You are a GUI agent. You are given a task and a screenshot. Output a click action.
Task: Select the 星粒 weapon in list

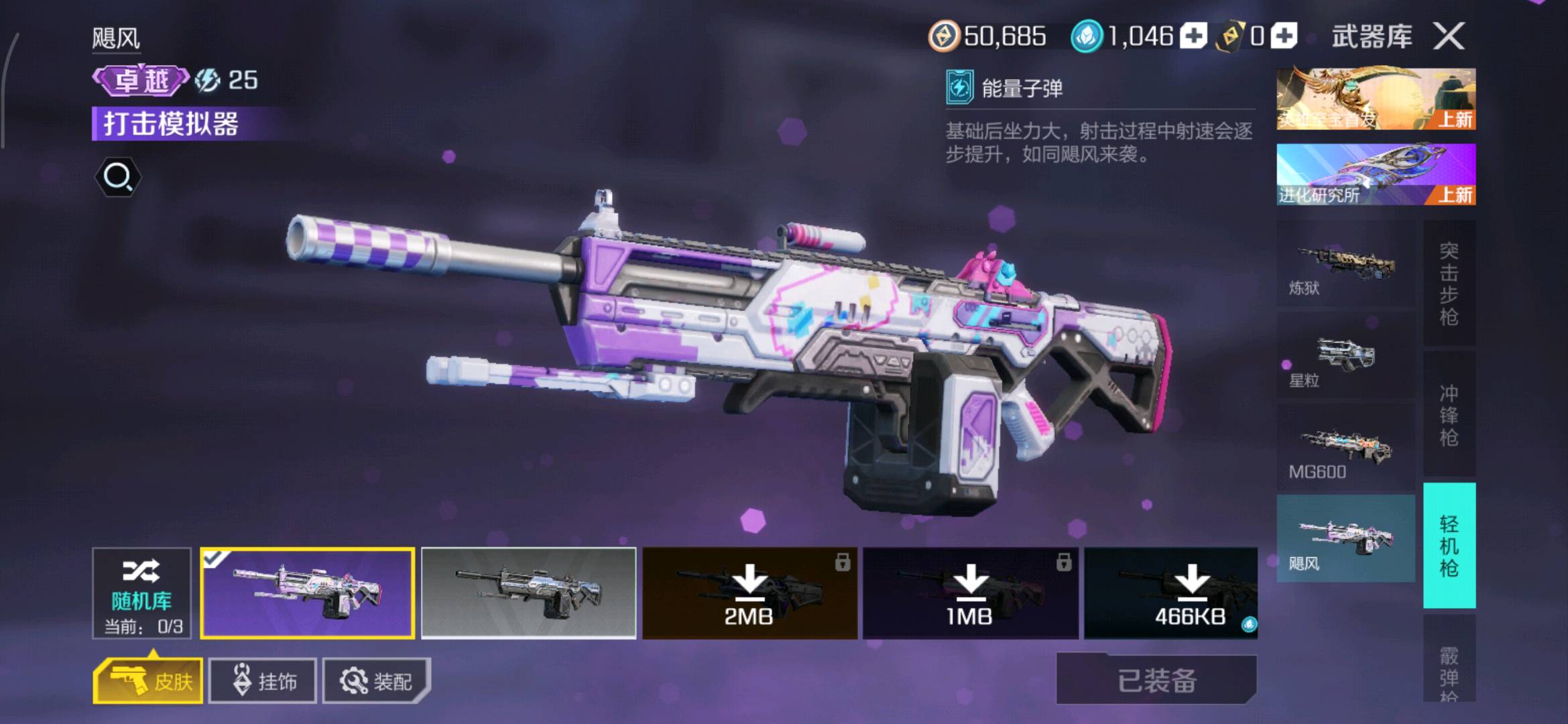tap(1345, 360)
